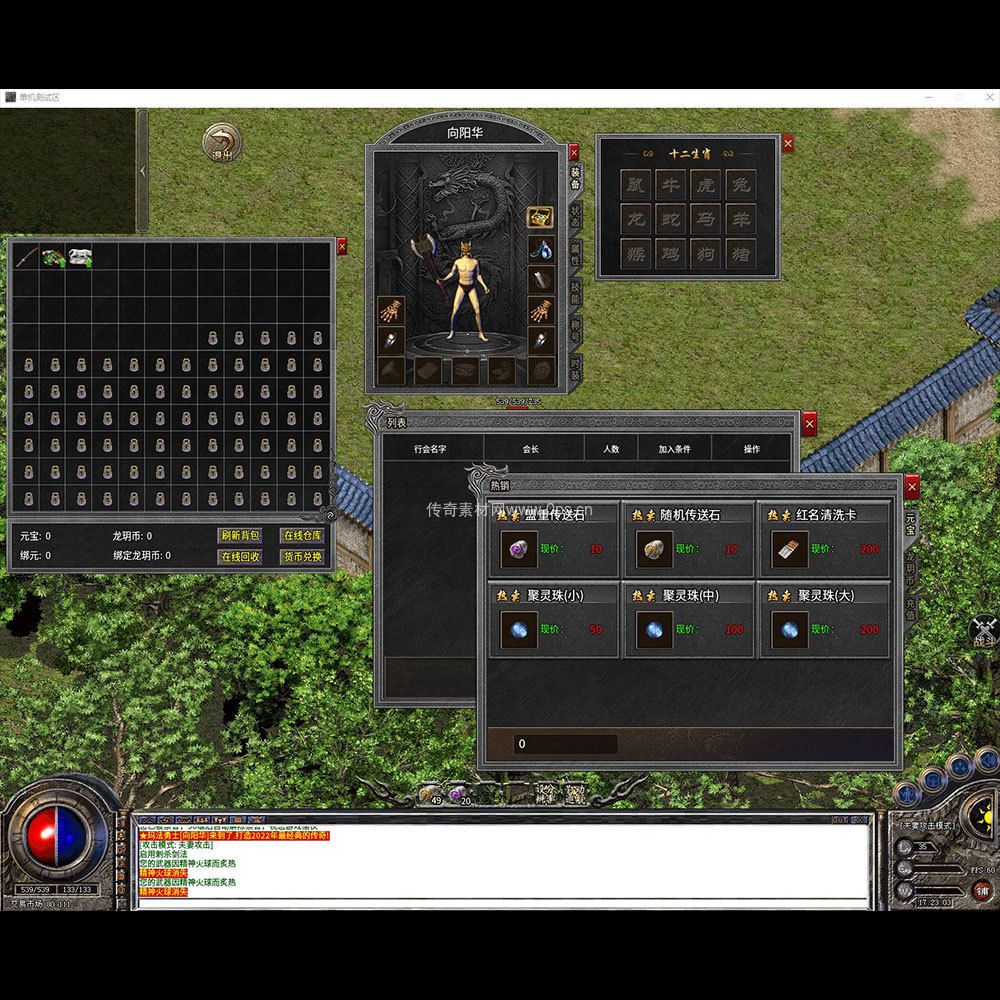The image size is (1000, 1000).
Task: Choose the 在线回收 online recycle button
Action: click(x=240, y=557)
